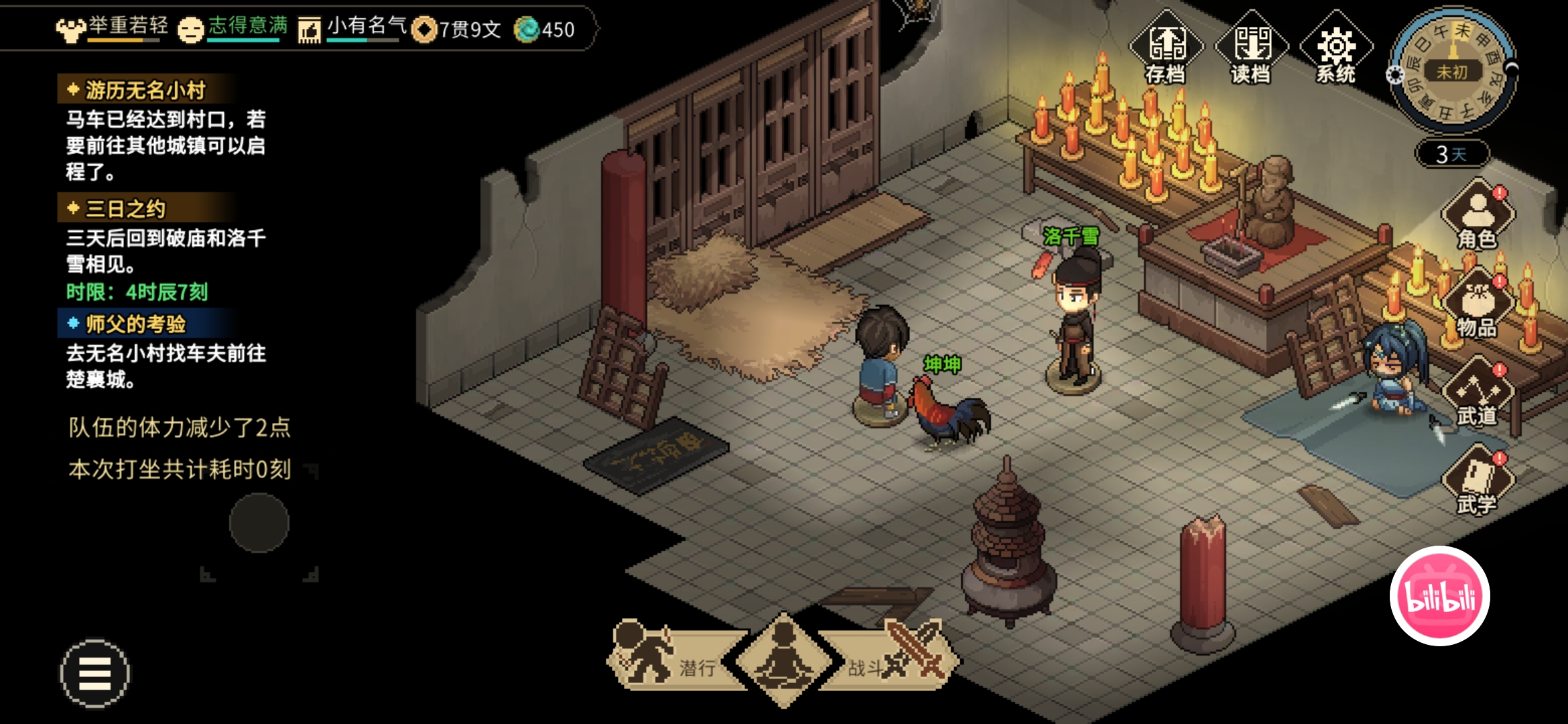Tap the pink bilibili floating button
This screenshot has width=1568, height=724.
pos(1439,596)
